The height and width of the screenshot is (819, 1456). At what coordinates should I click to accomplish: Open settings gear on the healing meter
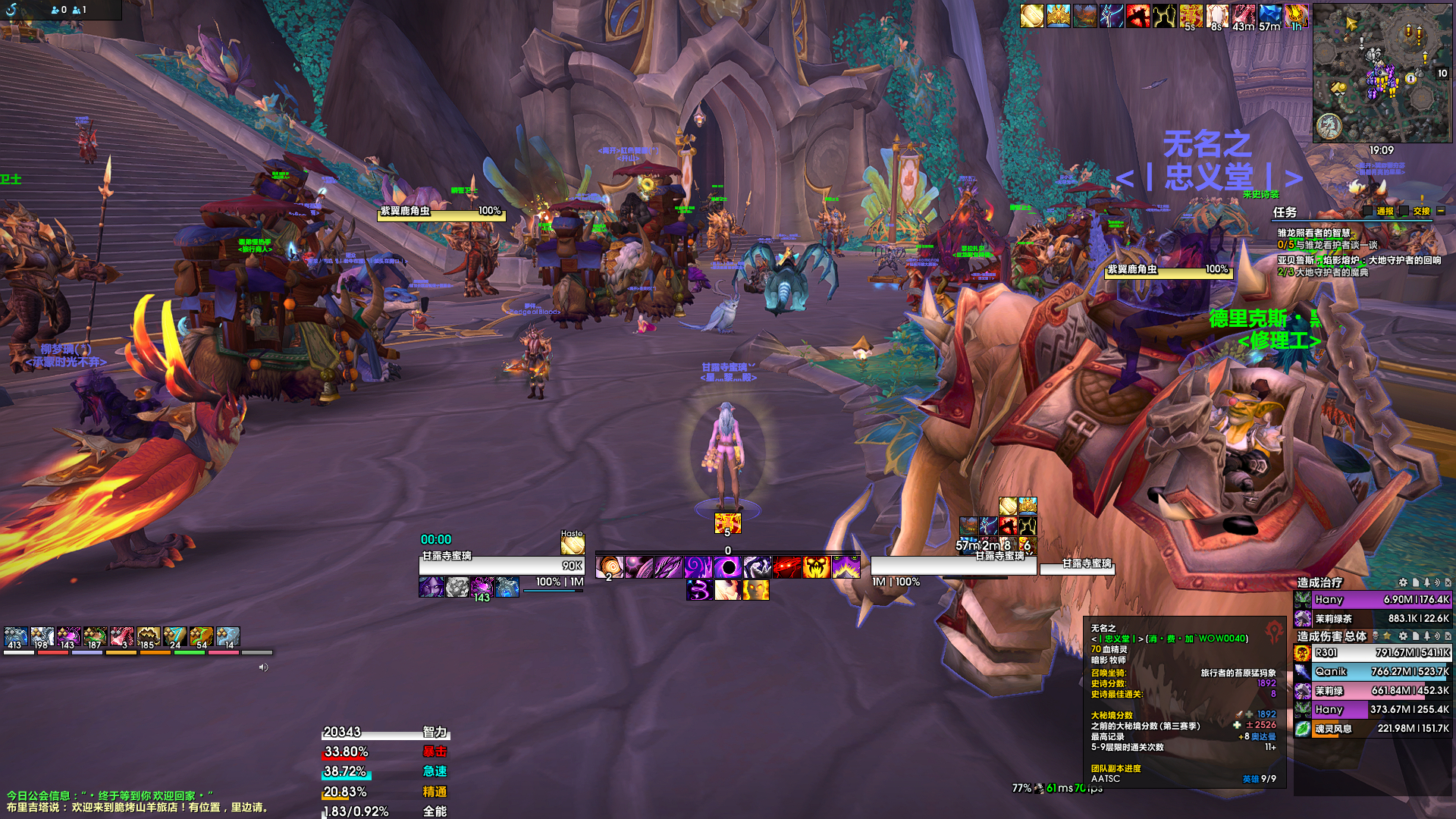pos(1403,582)
